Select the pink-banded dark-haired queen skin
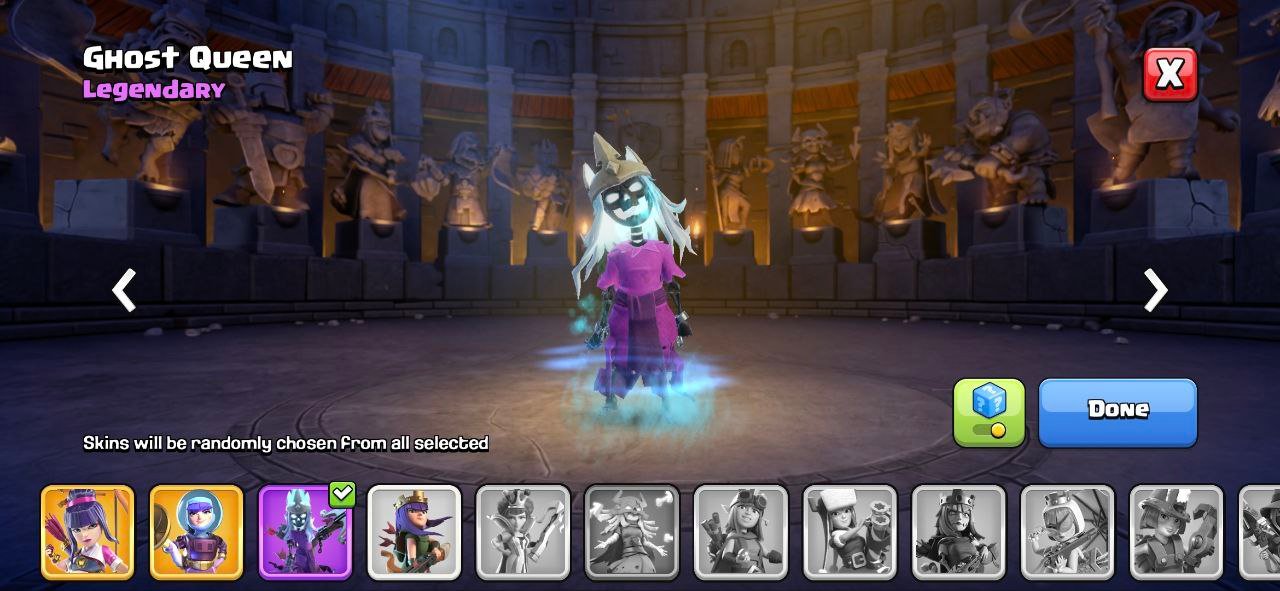This screenshot has height=591, width=1280. tap(87, 532)
